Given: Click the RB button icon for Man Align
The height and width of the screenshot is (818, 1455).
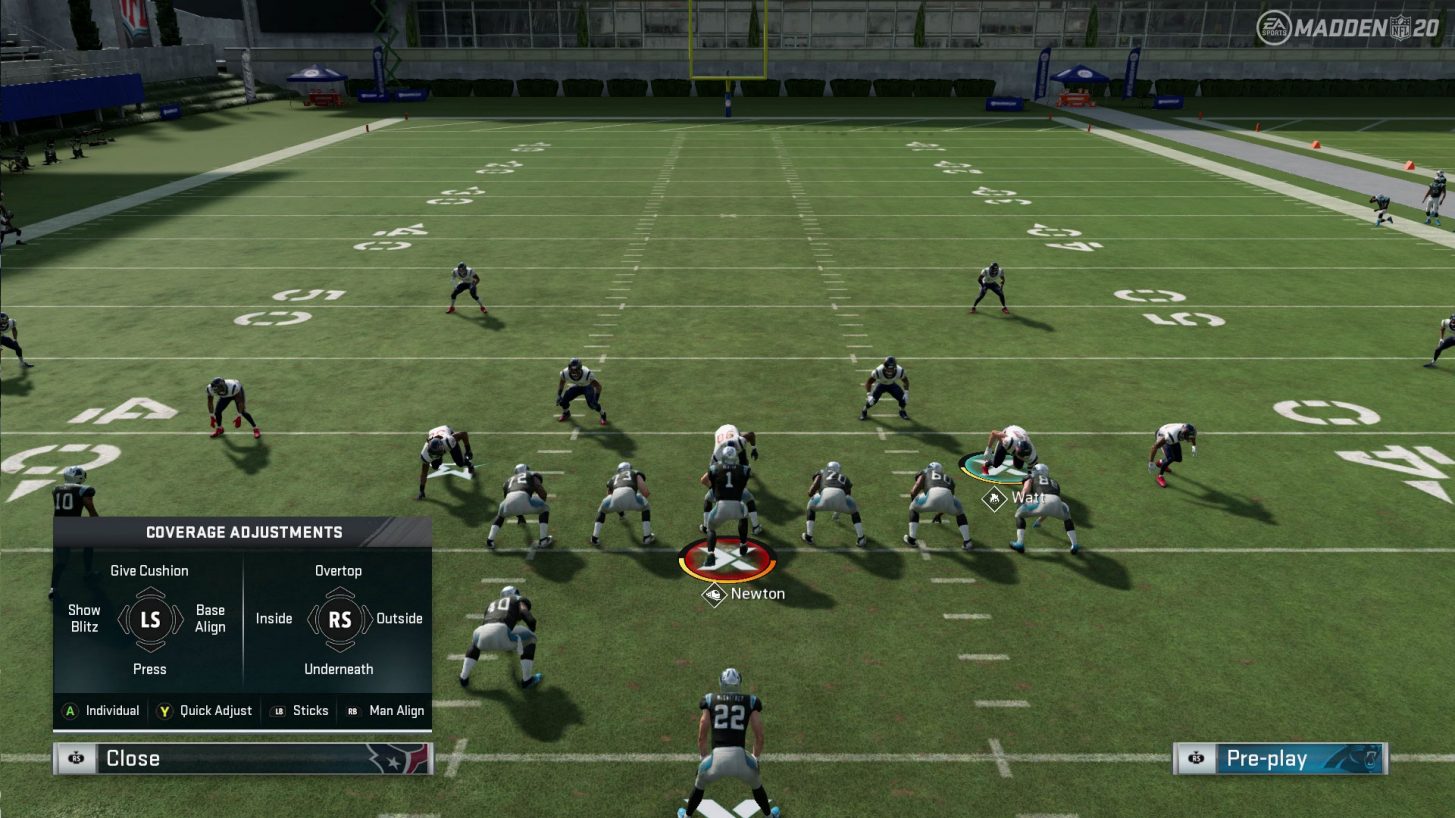Looking at the screenshot, I should coord(352,711).
